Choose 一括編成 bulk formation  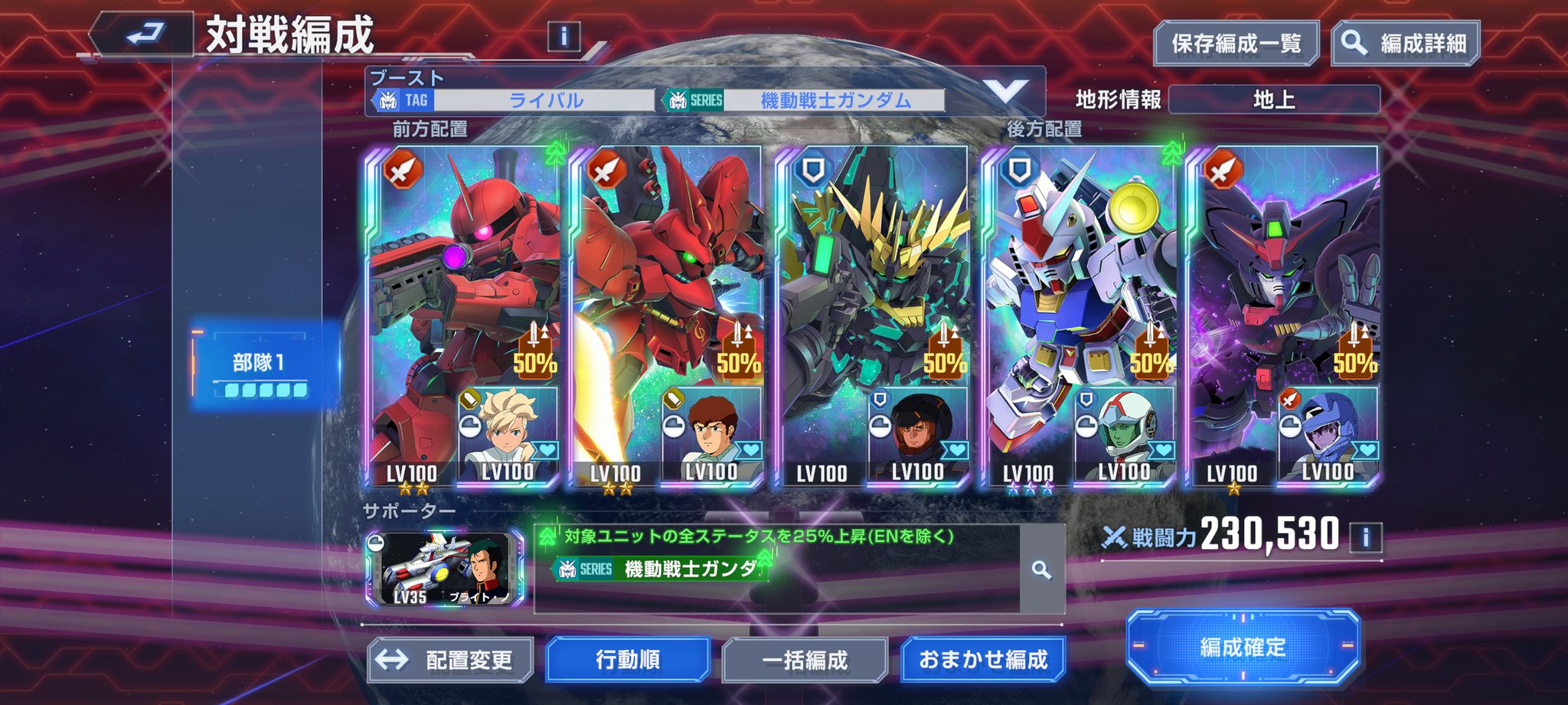(805, 660)
